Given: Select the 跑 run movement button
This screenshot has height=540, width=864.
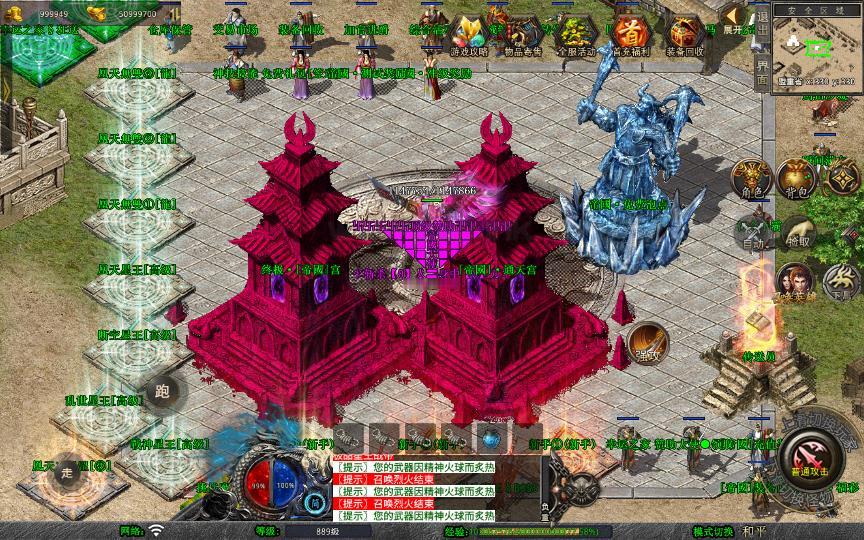Looking at the screenshot, I should [161, 391].
